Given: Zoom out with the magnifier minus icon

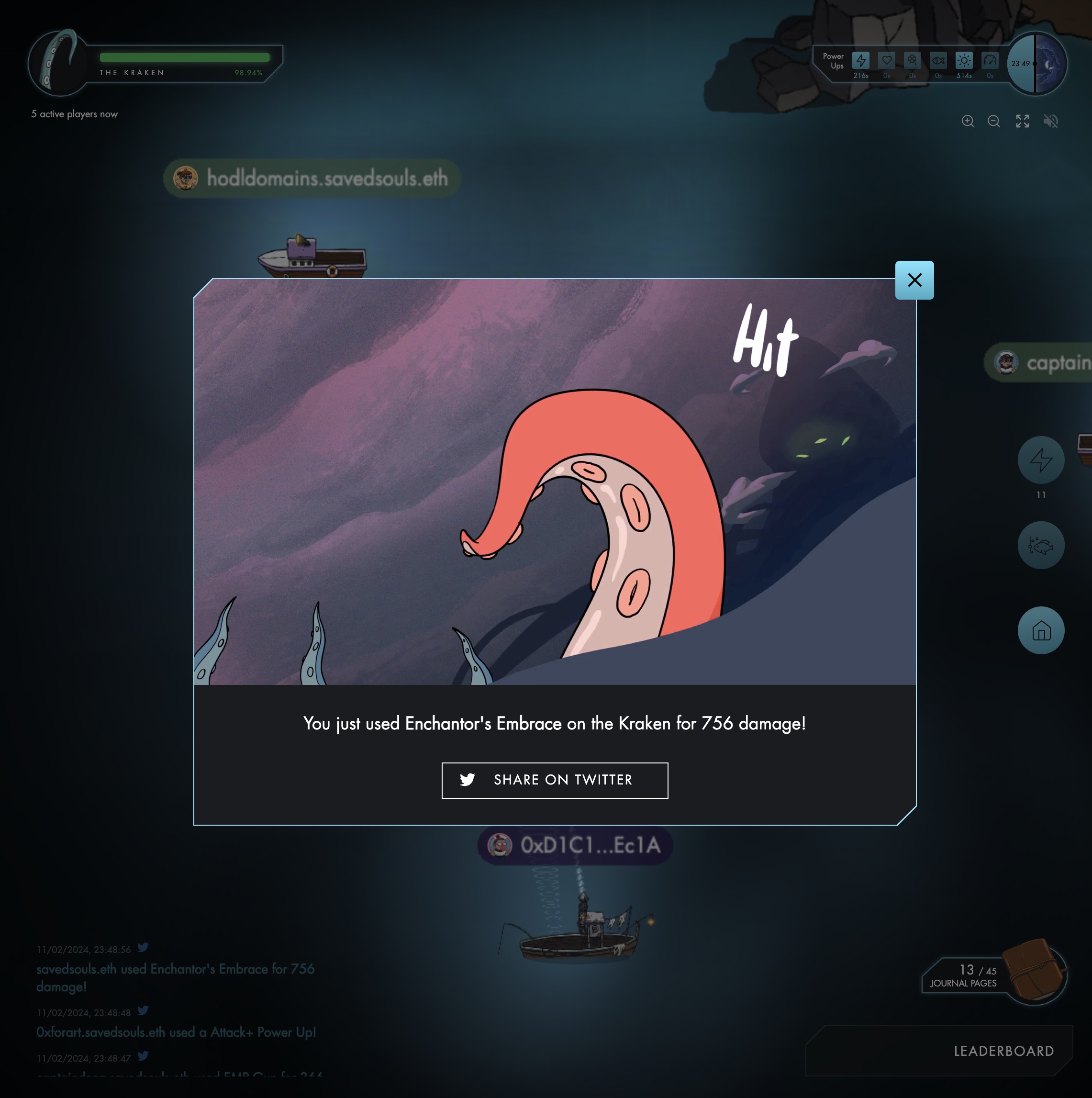Looking at the screenshot, I should coord(994,121).
